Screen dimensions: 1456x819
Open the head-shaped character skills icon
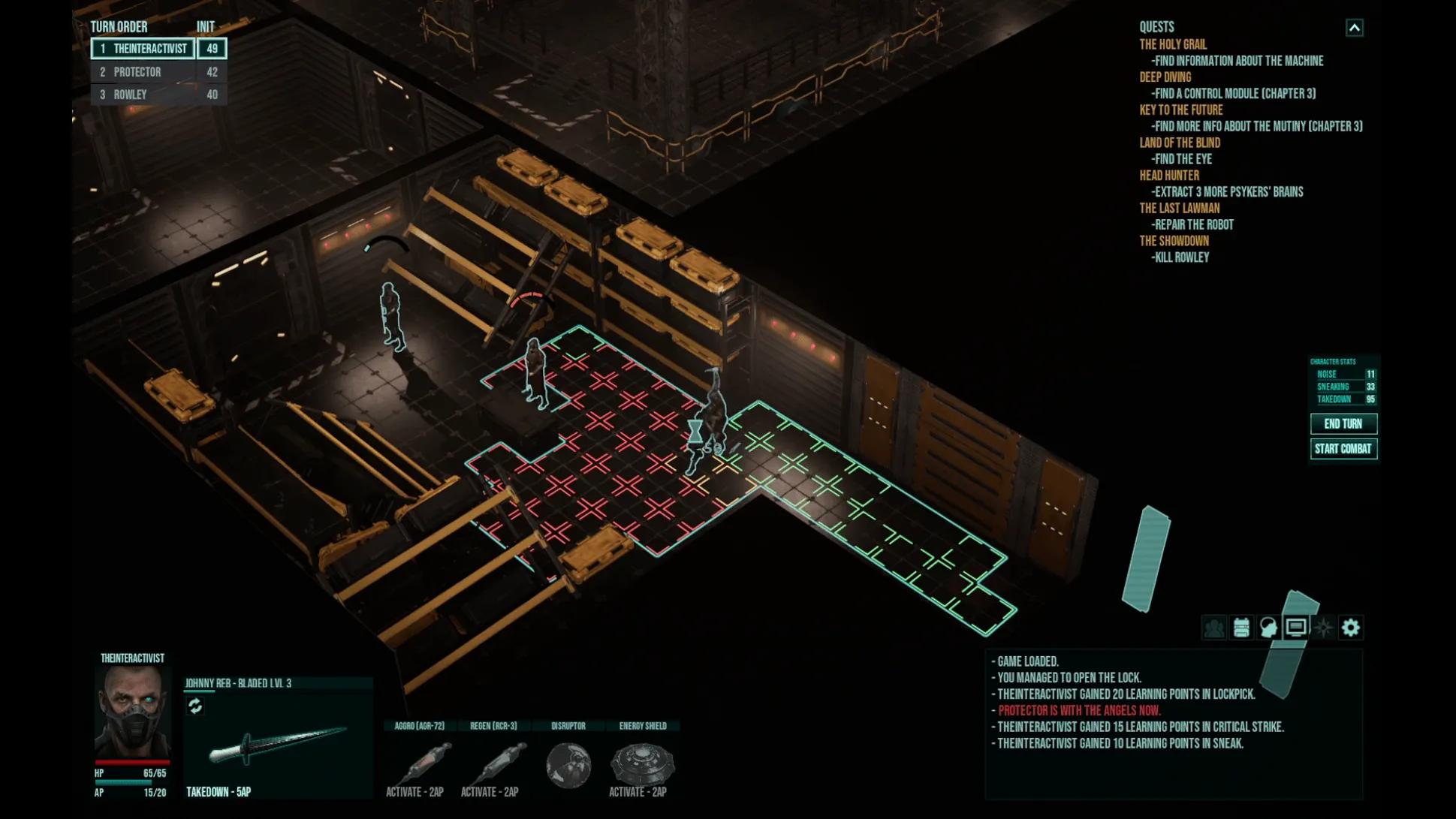[1268, 628]
